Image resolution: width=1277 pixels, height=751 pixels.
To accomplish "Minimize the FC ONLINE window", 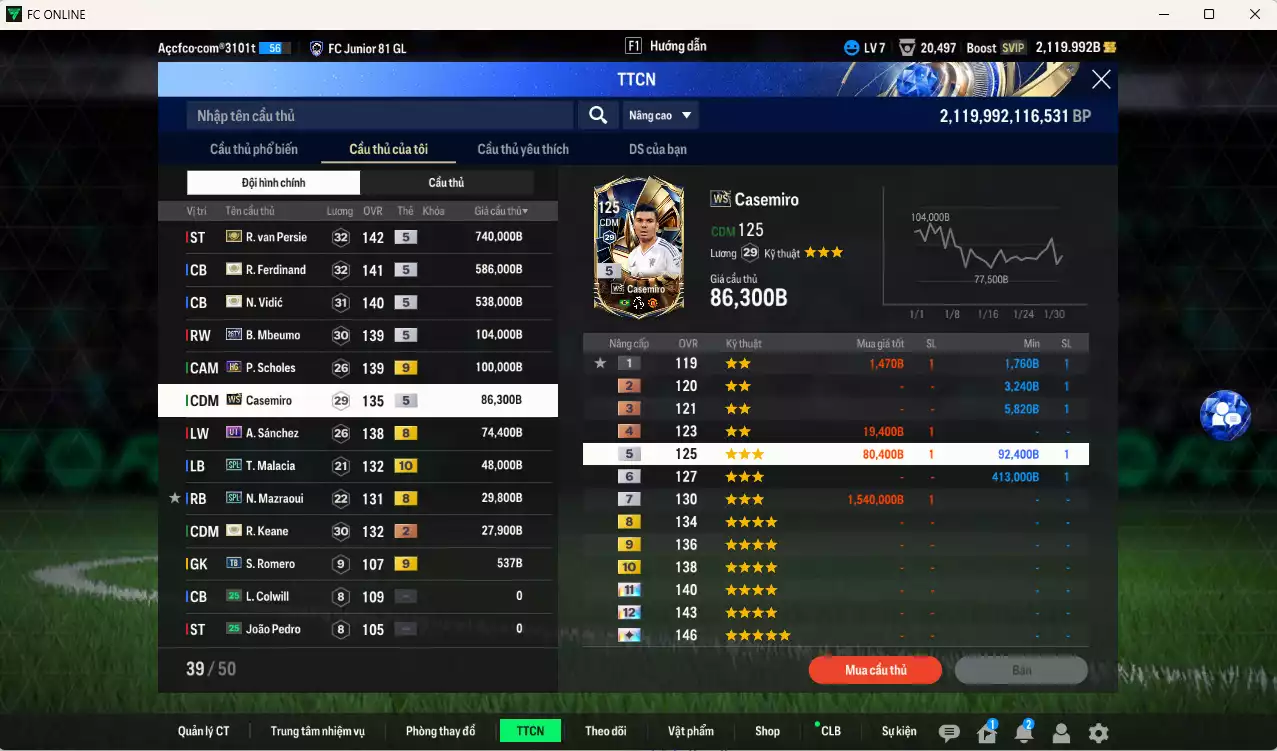I will tap(1162, 14).
